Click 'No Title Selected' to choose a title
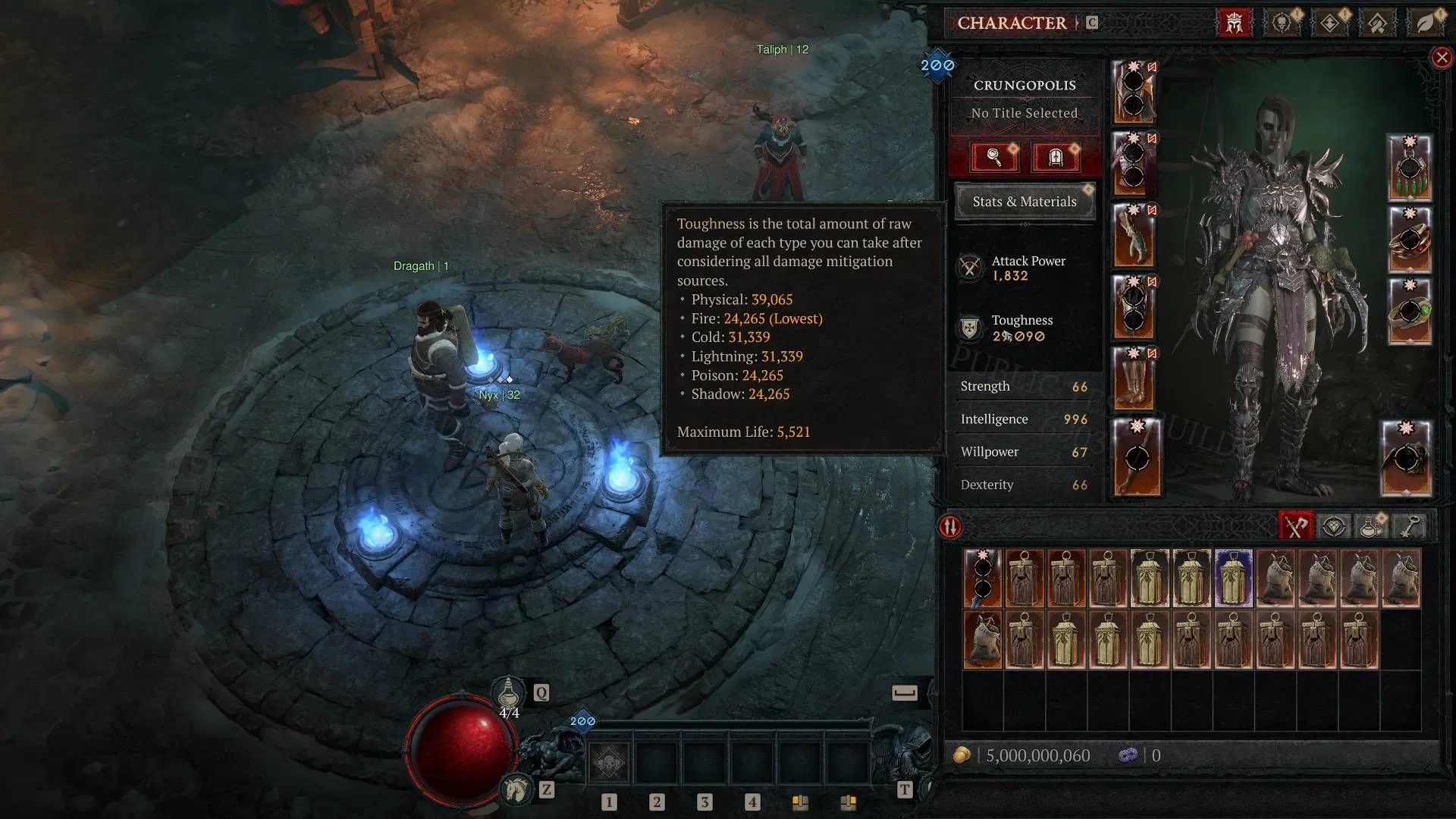 pyautogui.click(x=1024, y=112)
